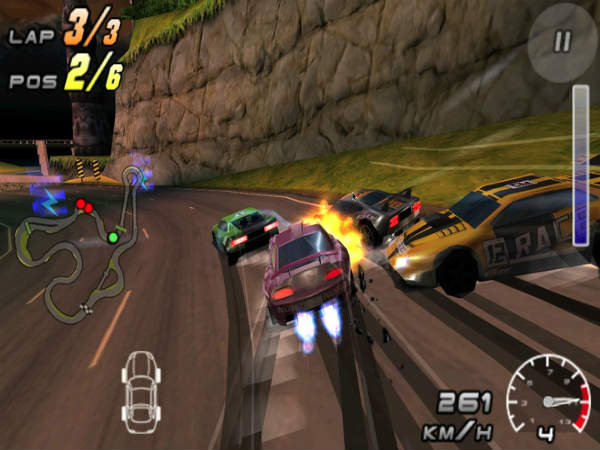Pause the race with the pause button

click(x=562, y=41)
